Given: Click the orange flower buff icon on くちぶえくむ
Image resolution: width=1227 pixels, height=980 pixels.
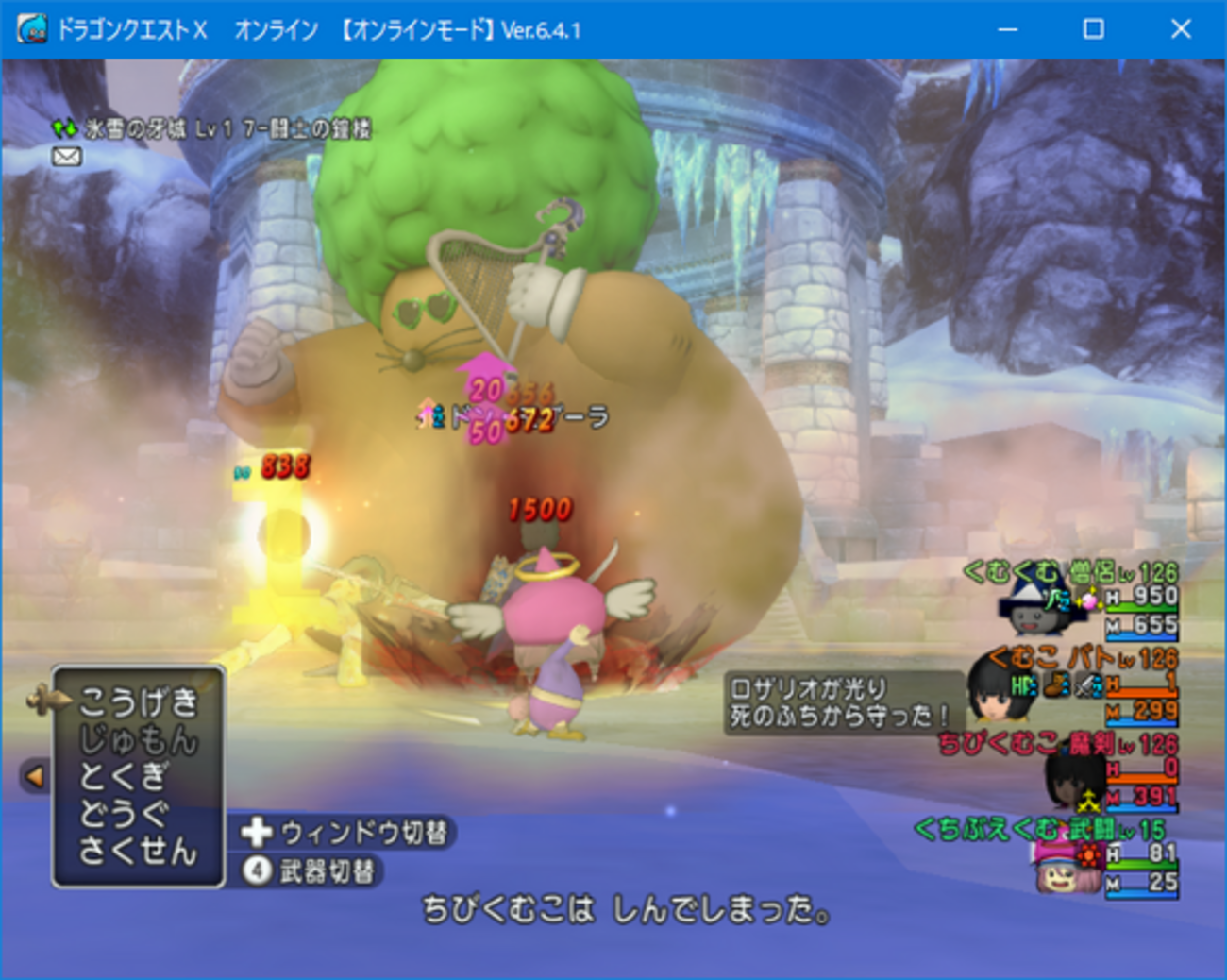Looking at the screenshot, I should coord(1088,855).
